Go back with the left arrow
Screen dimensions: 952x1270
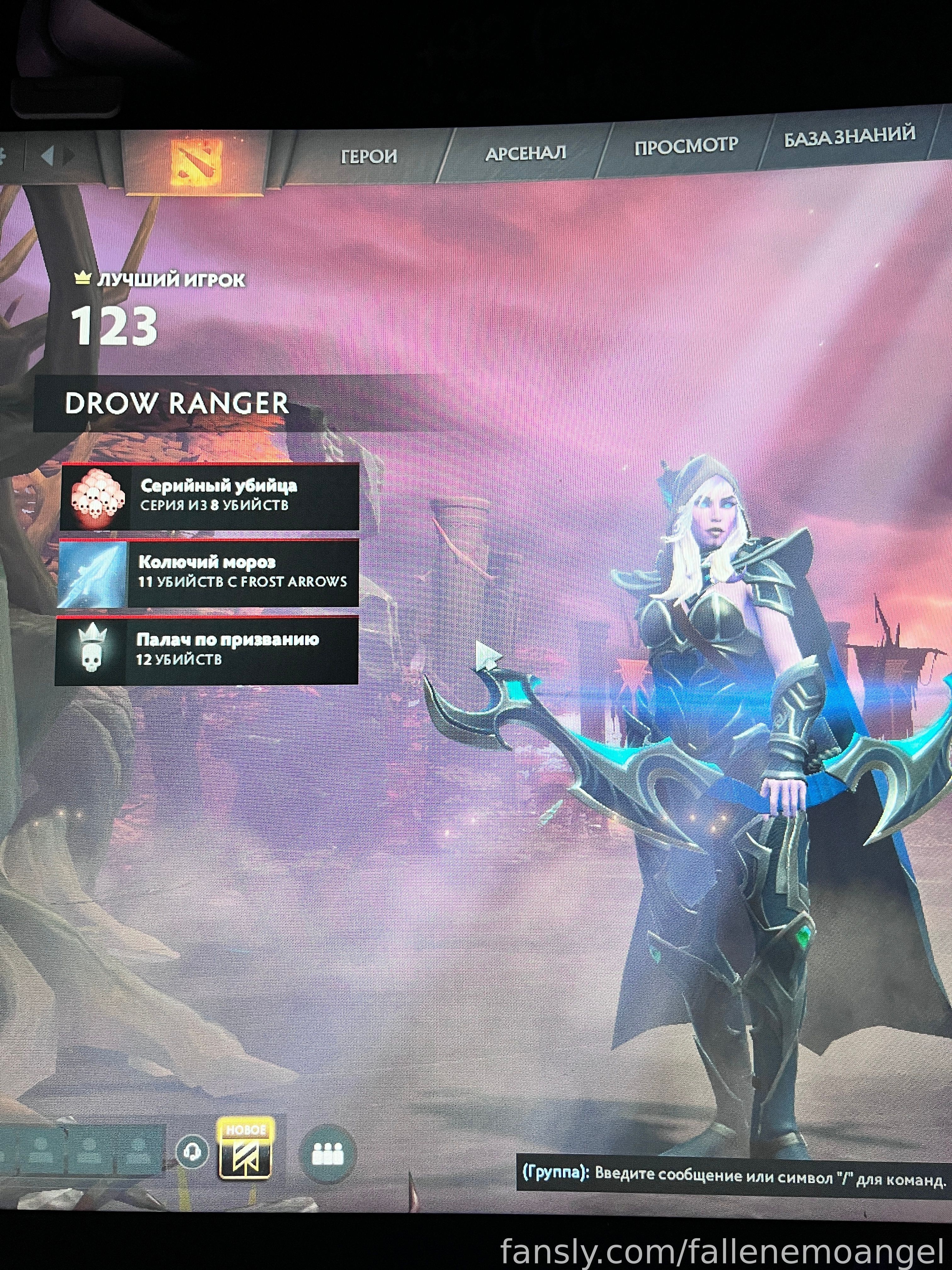[48, 156]
